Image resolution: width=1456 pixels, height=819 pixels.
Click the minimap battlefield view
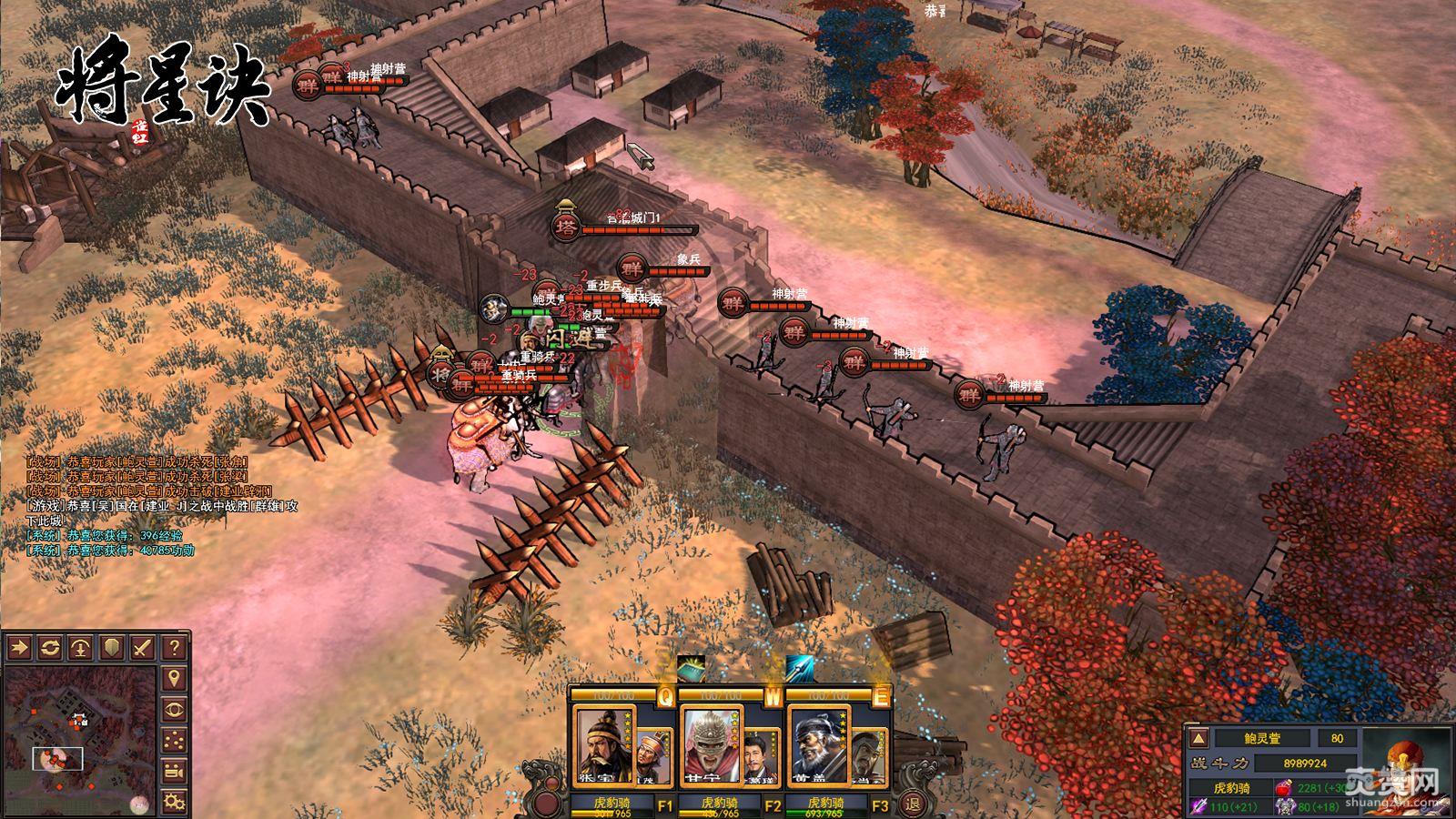click(x=80, y=739)
